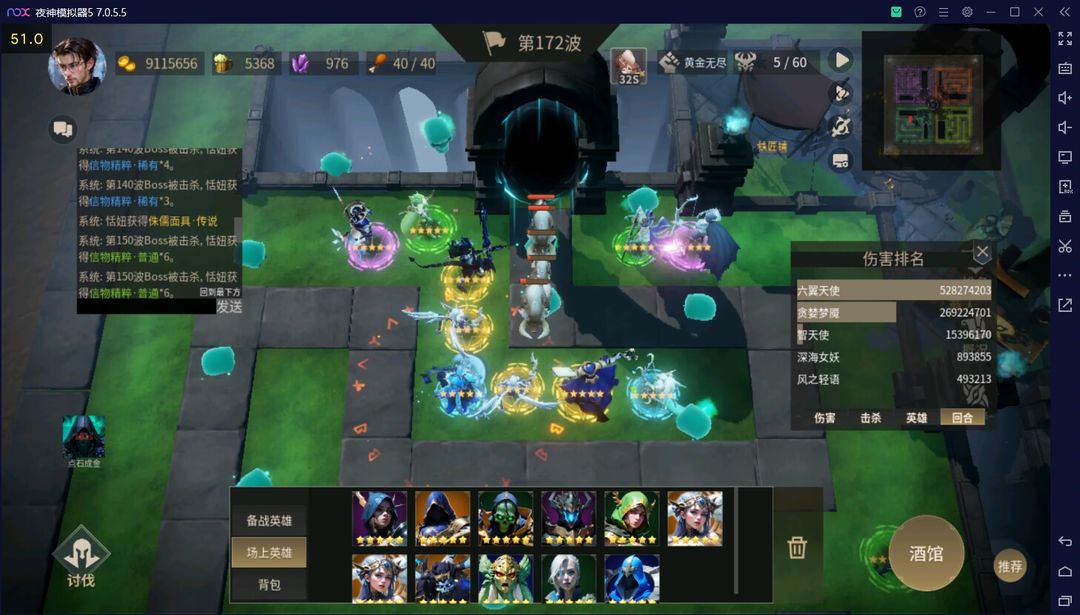The width and height of the screenshot is (1080, 615).
Task: Maximize the Nox emulator window
Action: (x=1014, y=12)
